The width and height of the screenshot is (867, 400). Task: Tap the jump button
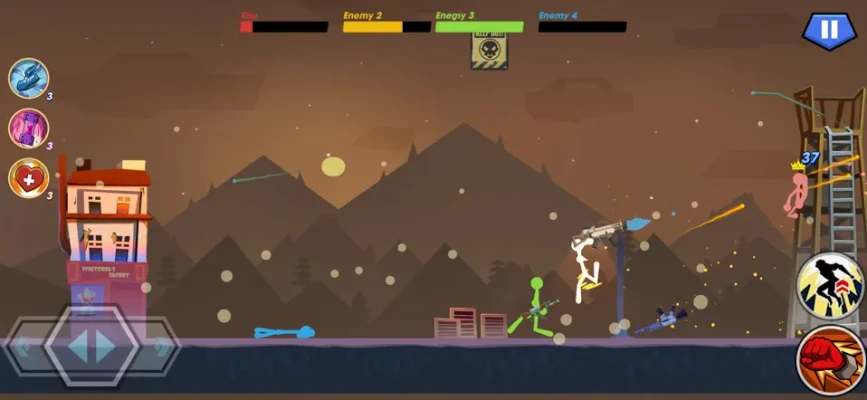(830, 285)
